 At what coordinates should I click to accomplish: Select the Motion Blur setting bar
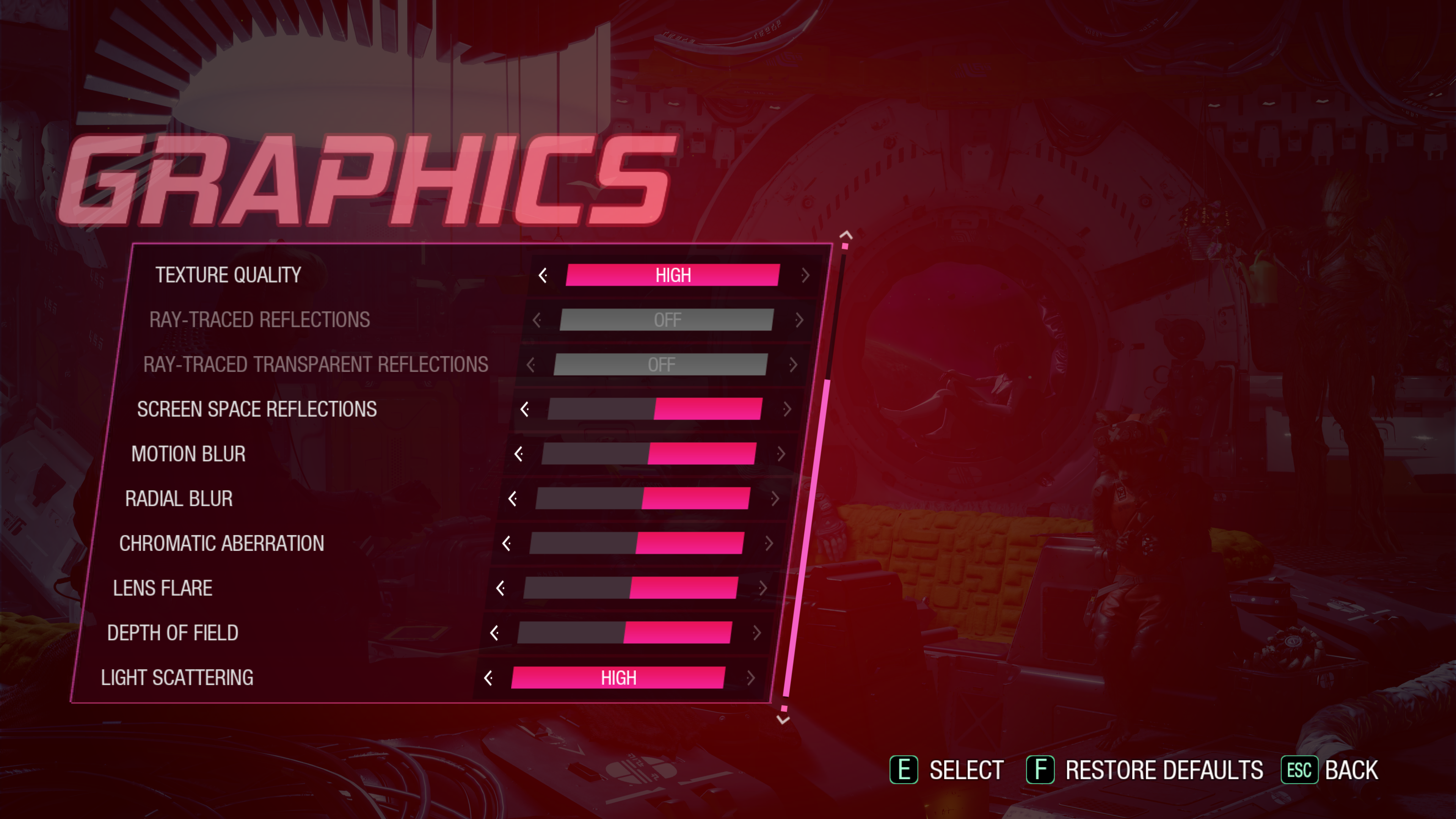coord(648,454)
